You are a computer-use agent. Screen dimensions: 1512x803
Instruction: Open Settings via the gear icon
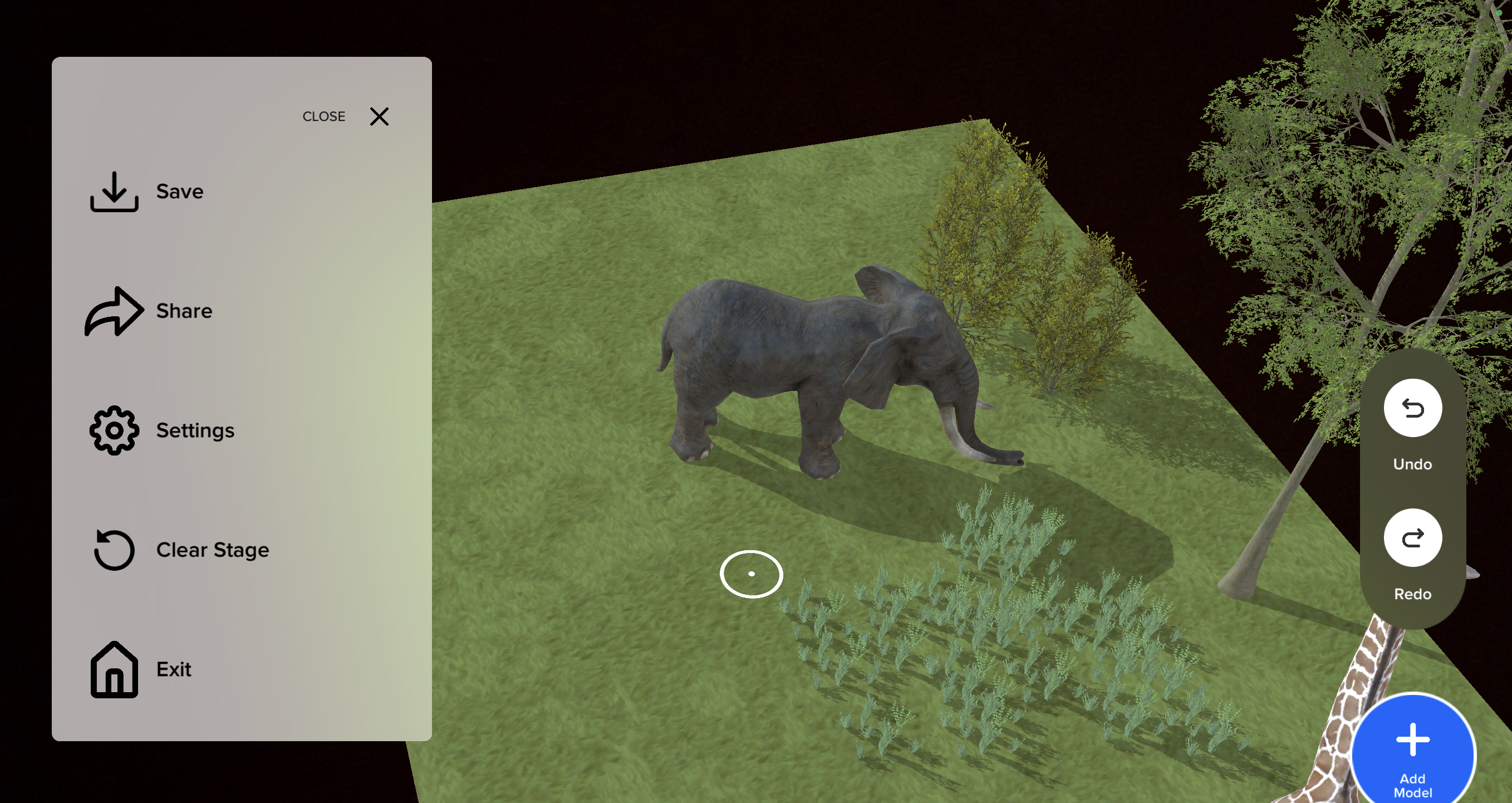click(114, 430)
